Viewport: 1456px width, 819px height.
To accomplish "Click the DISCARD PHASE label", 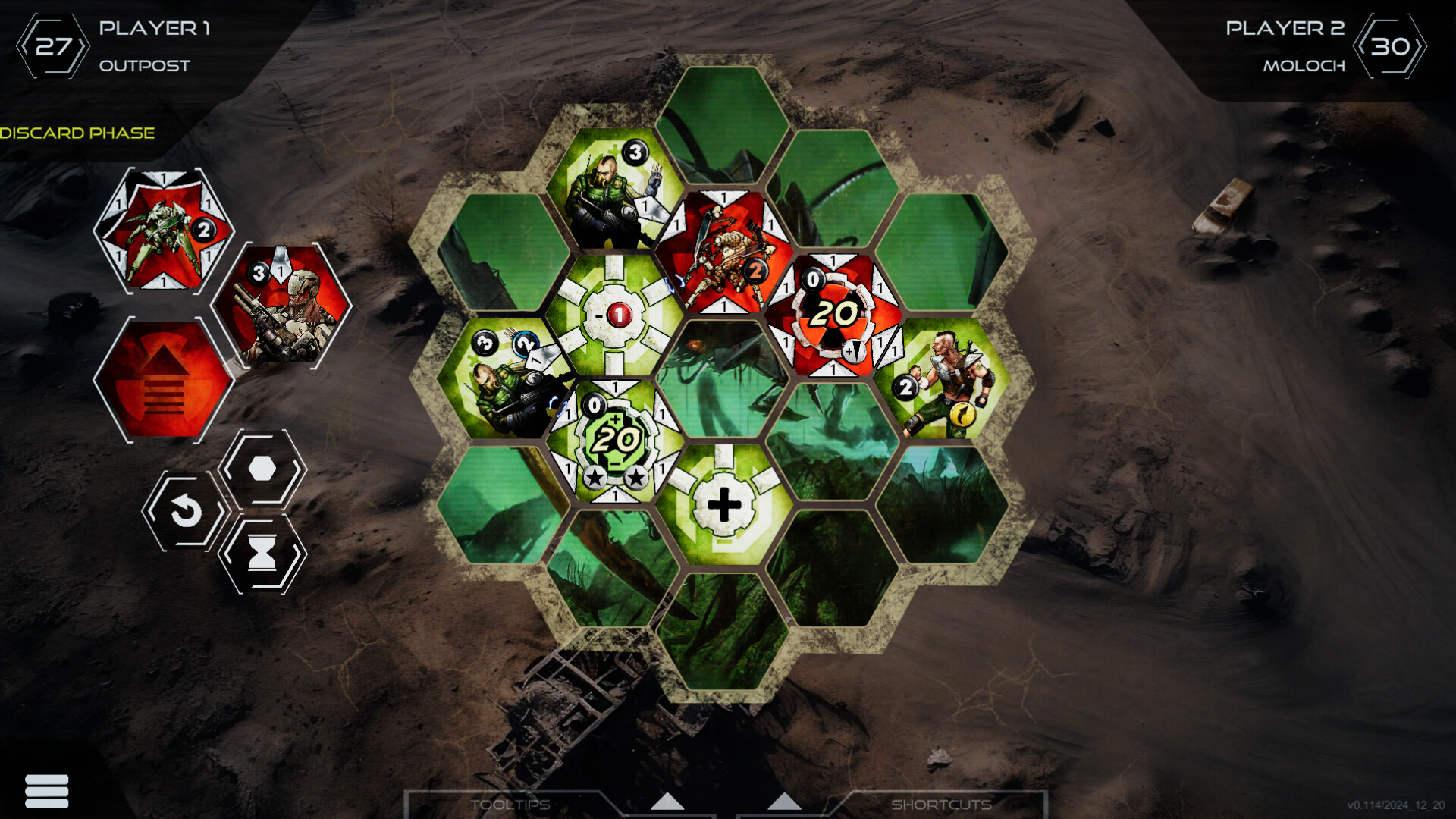I will point(78,132).
